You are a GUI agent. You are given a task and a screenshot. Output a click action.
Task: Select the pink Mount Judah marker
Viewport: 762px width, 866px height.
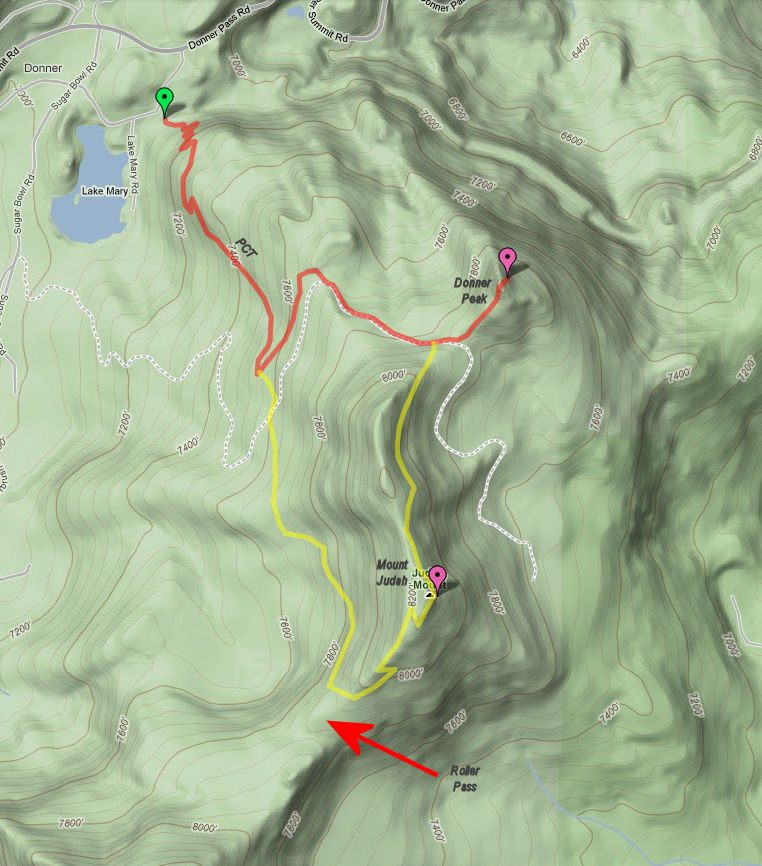coord(437,578)
